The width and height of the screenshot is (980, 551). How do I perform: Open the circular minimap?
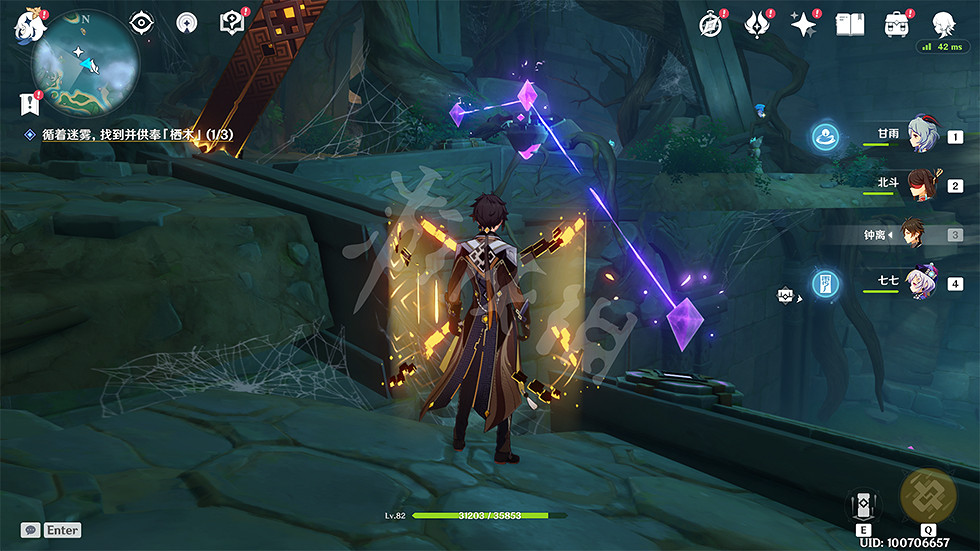pyautogui.click(x=84, y=62)
